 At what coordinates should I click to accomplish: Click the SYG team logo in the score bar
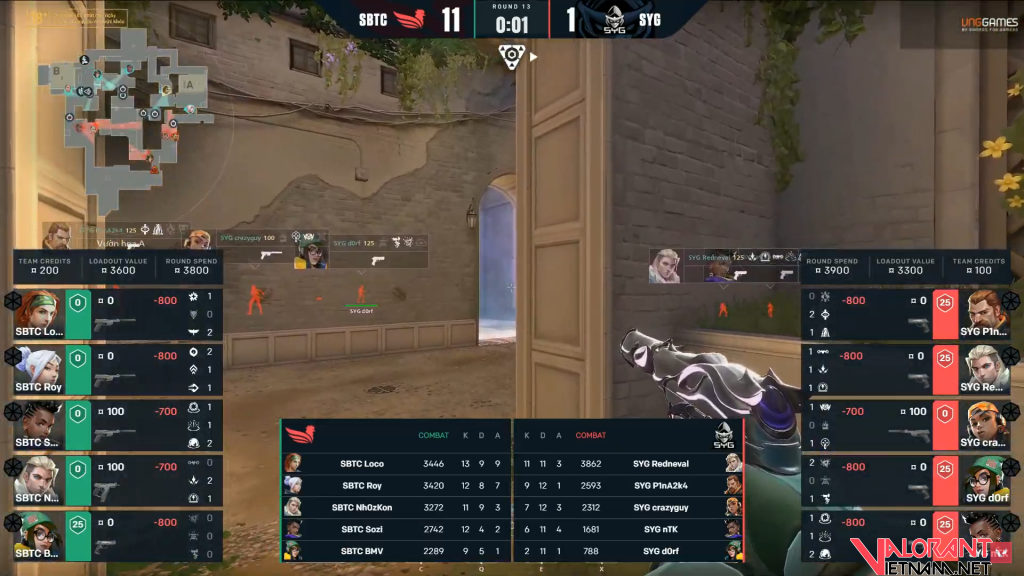614,19
